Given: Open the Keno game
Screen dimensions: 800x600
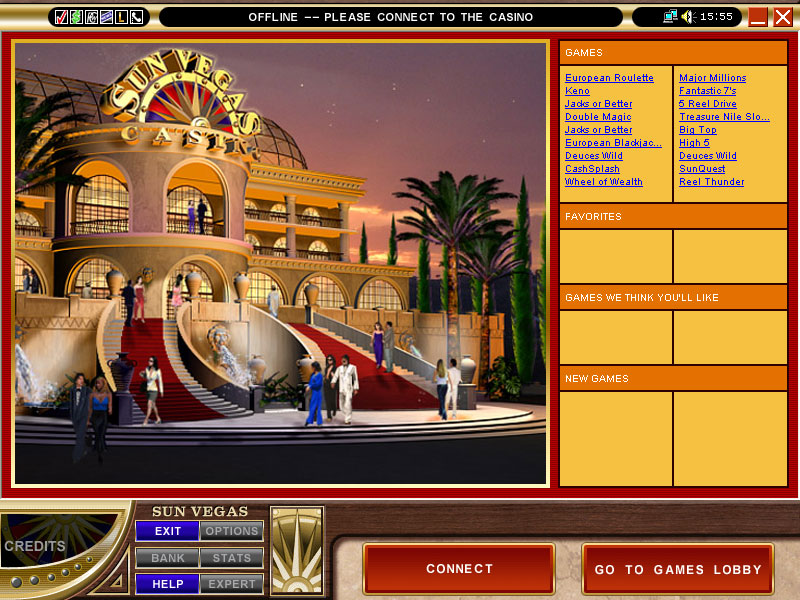Looking at the screenshot, I should [x=577, y=91].
